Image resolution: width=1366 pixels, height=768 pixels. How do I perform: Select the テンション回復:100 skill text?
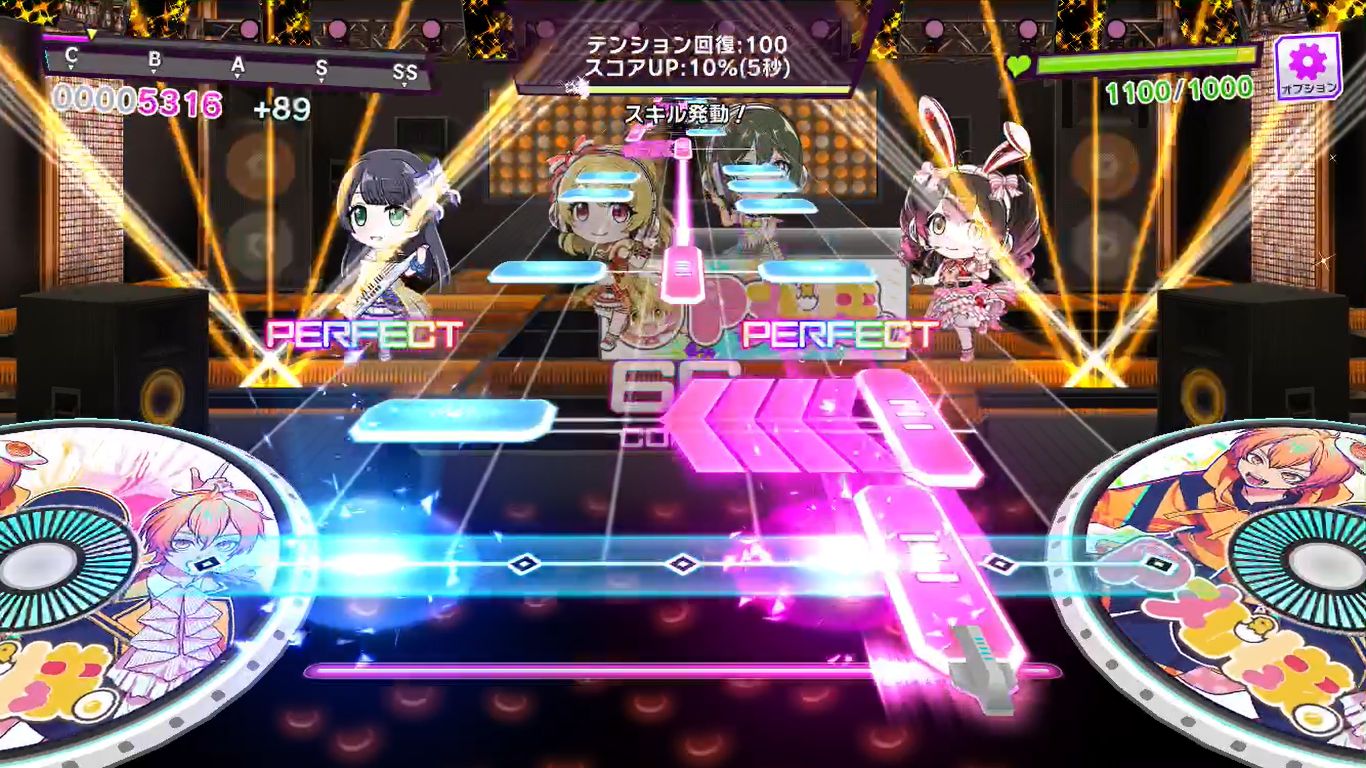tap(686, 45)
